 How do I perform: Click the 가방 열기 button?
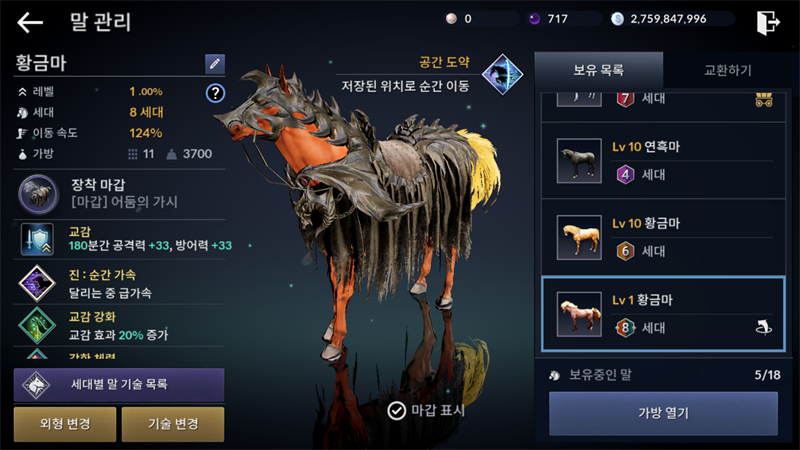coord(663,413)
